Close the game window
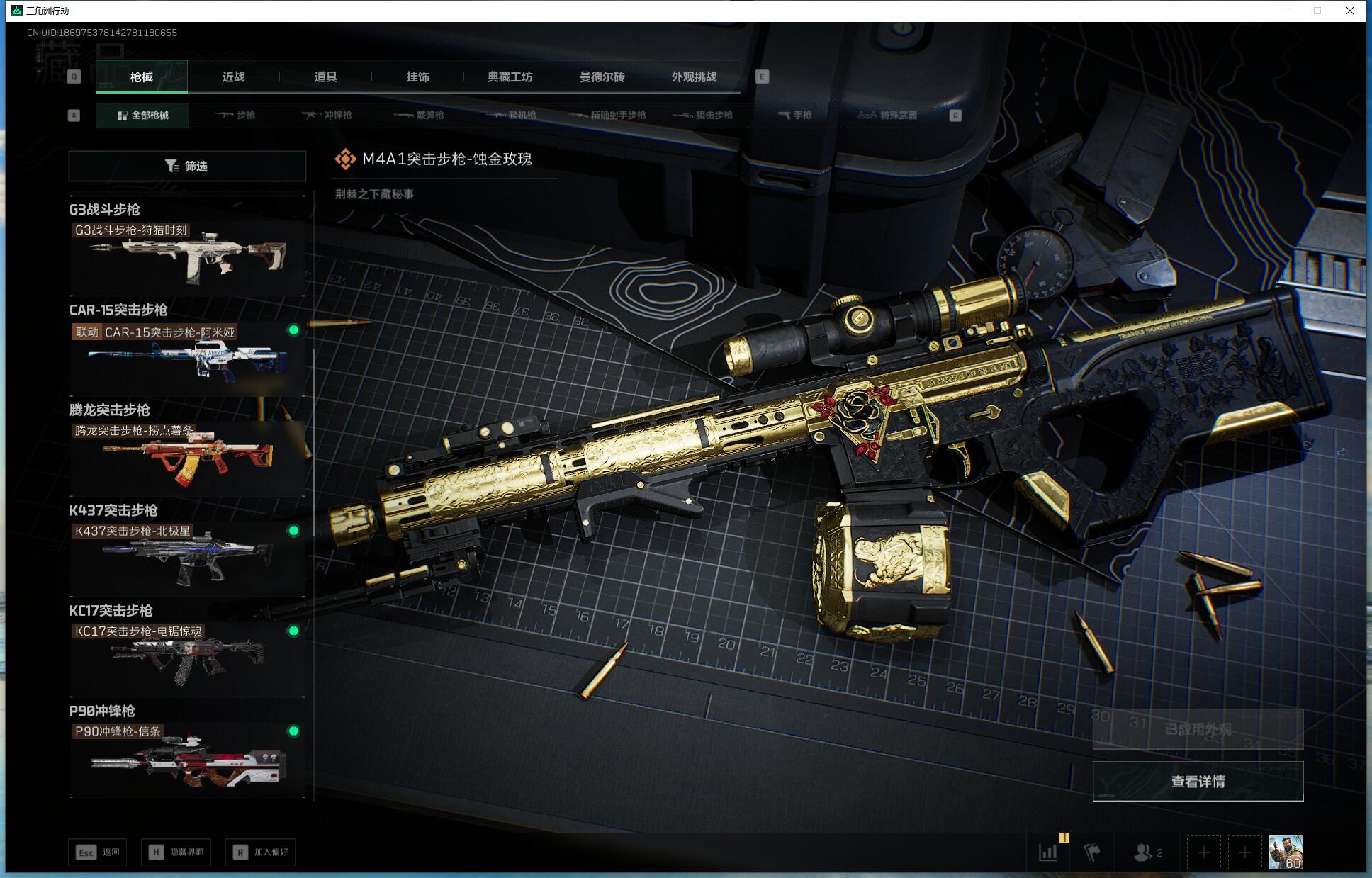The height and width of the screenshot is (878, 1372). click(x=1350, y=11)
